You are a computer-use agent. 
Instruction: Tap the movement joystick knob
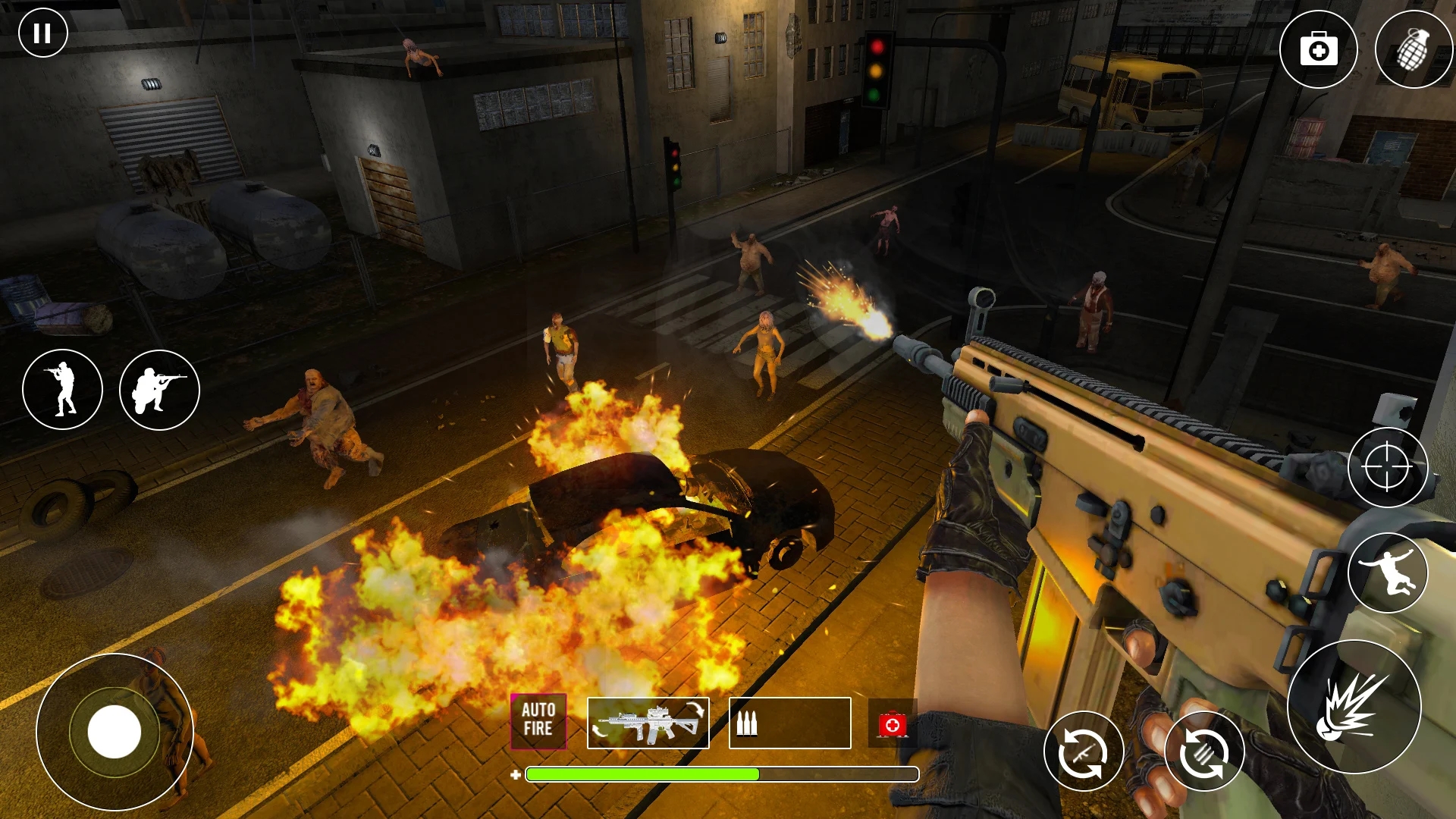pos(115,732)
